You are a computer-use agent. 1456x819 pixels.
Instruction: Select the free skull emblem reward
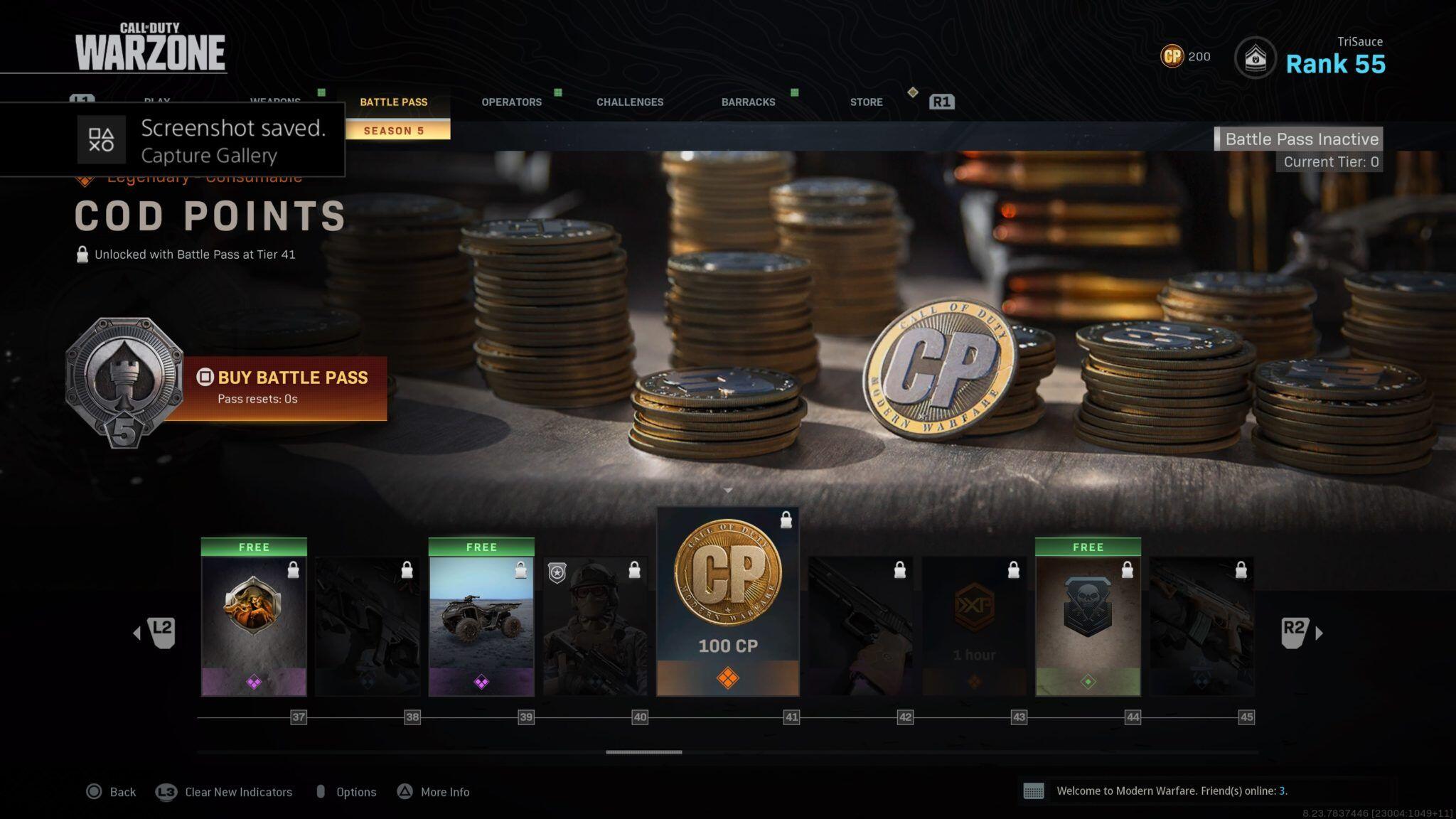click(1088, 617)
